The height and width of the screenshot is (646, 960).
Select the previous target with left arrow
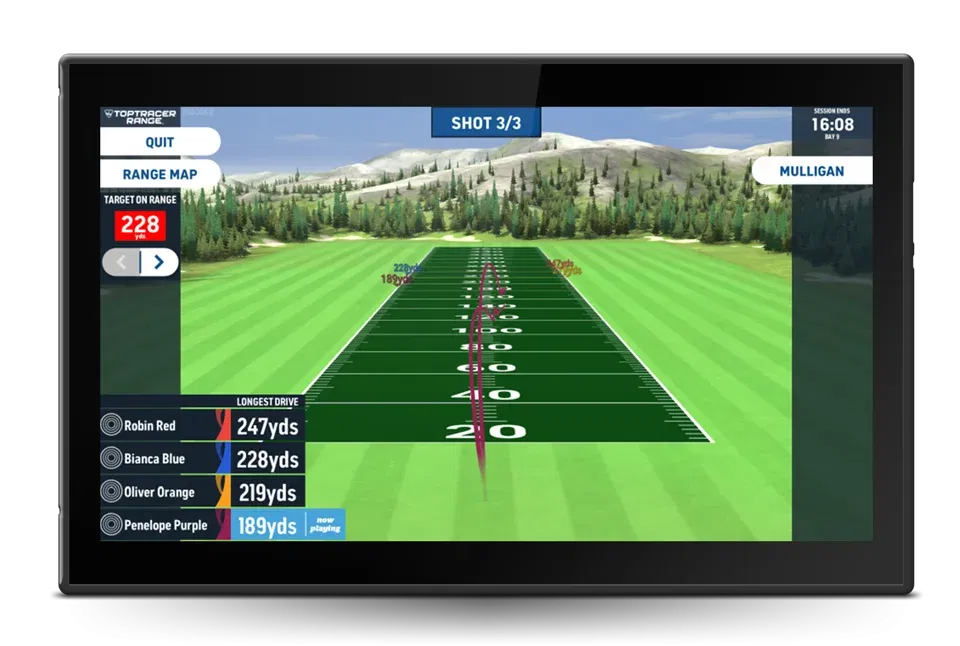tap(122, 263)
